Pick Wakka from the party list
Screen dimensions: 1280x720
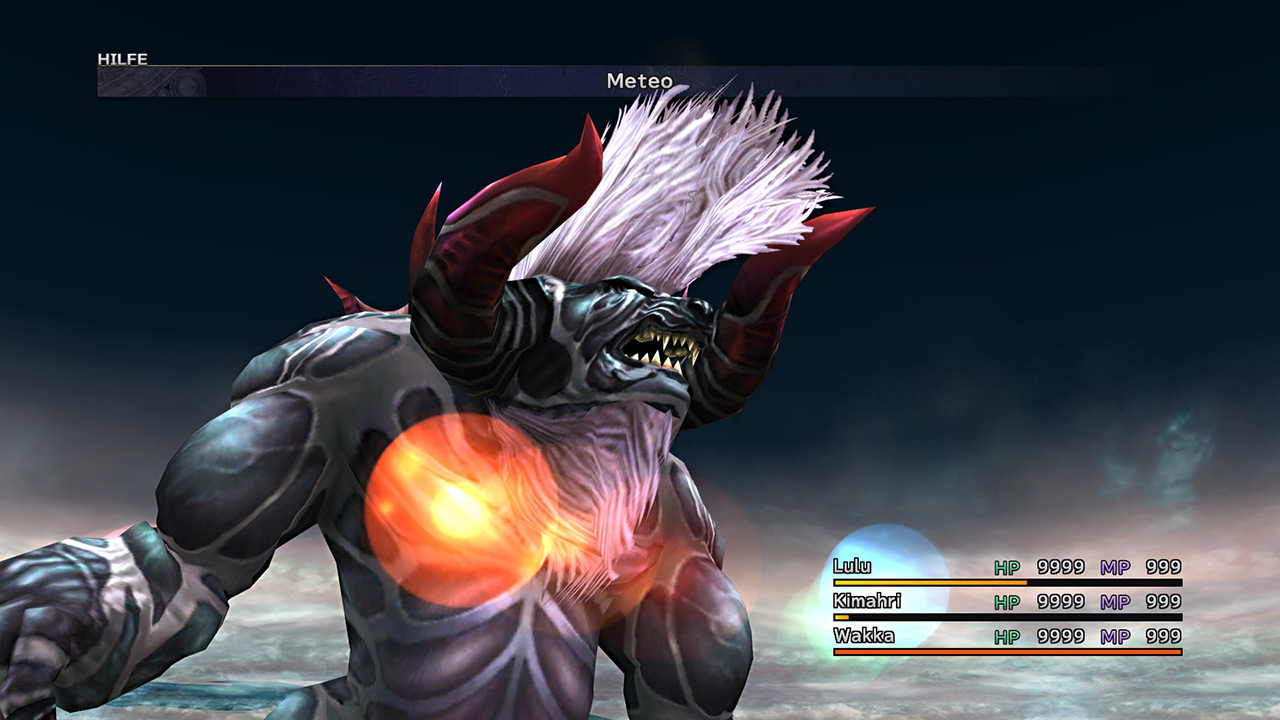[863, 636]
